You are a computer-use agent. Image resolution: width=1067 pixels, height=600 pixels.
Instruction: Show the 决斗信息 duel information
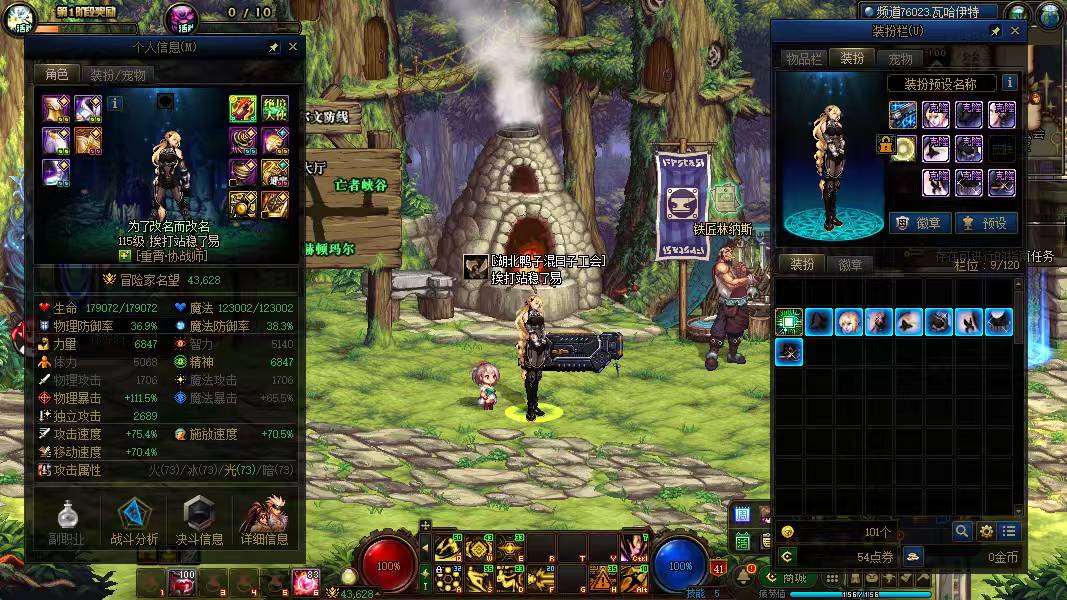[199, 521]
